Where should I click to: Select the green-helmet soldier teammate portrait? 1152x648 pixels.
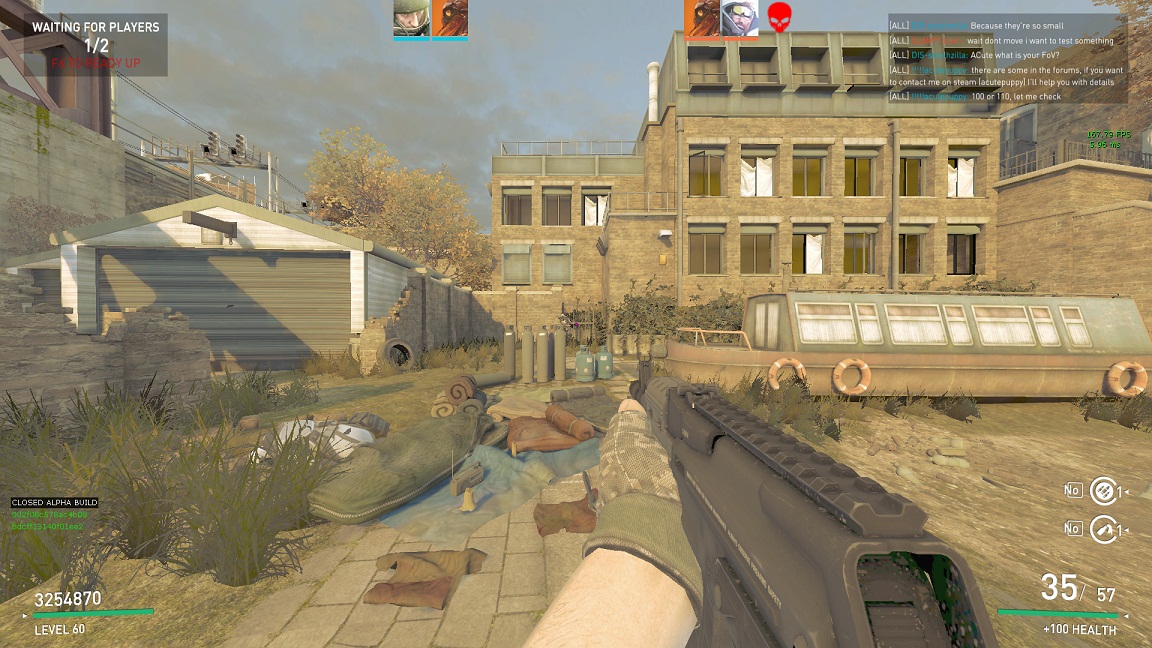(411, 18)
